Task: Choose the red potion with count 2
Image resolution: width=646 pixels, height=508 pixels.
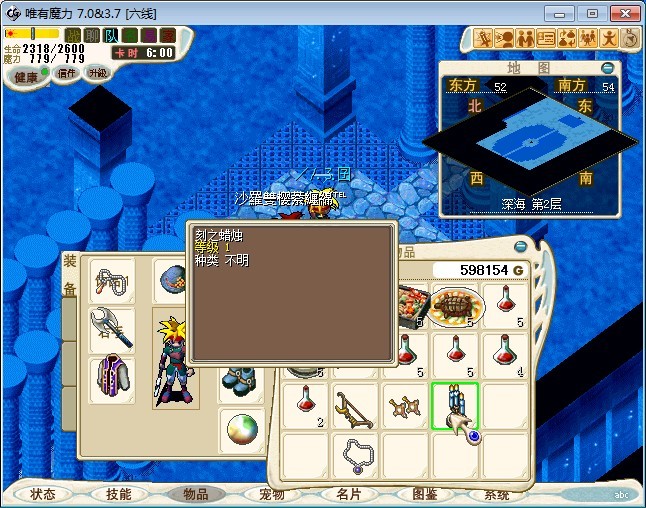Action: pyautogui.click(x=304, y=407)
